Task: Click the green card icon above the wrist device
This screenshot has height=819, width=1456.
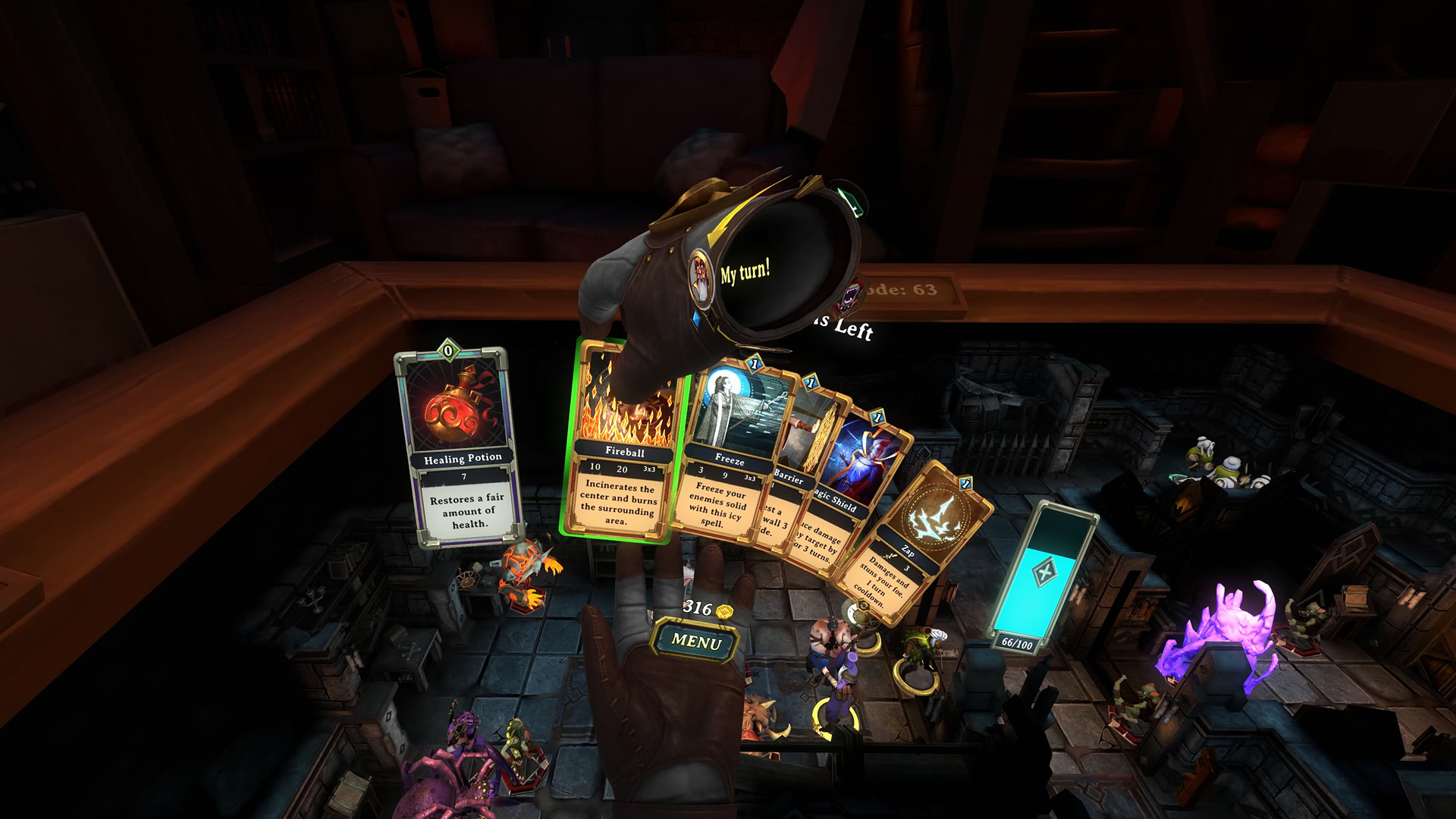Action: click(x=851, y=201)
